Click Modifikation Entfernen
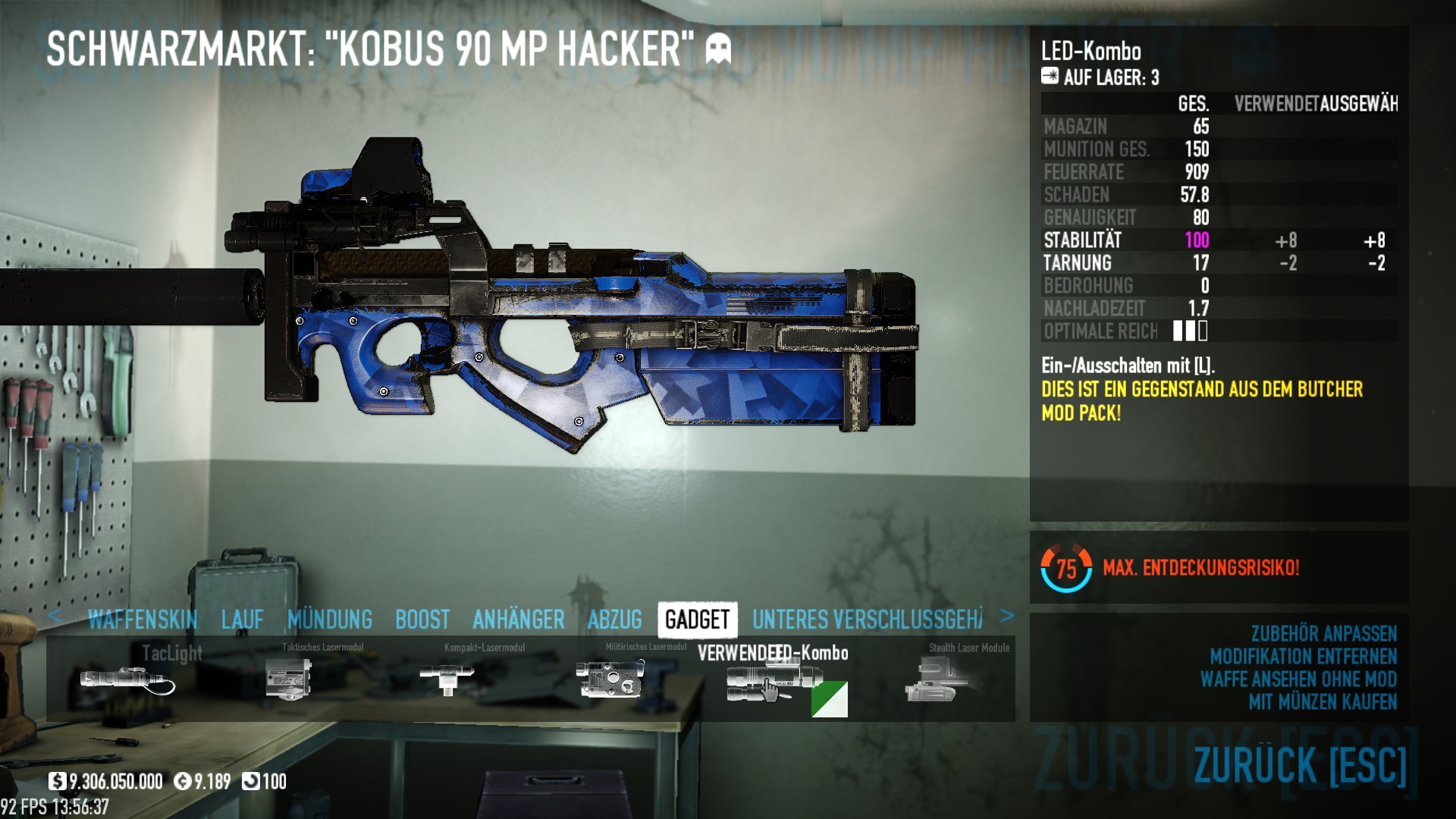The width and height of the screenshot is (1456, 819). 1303,656
